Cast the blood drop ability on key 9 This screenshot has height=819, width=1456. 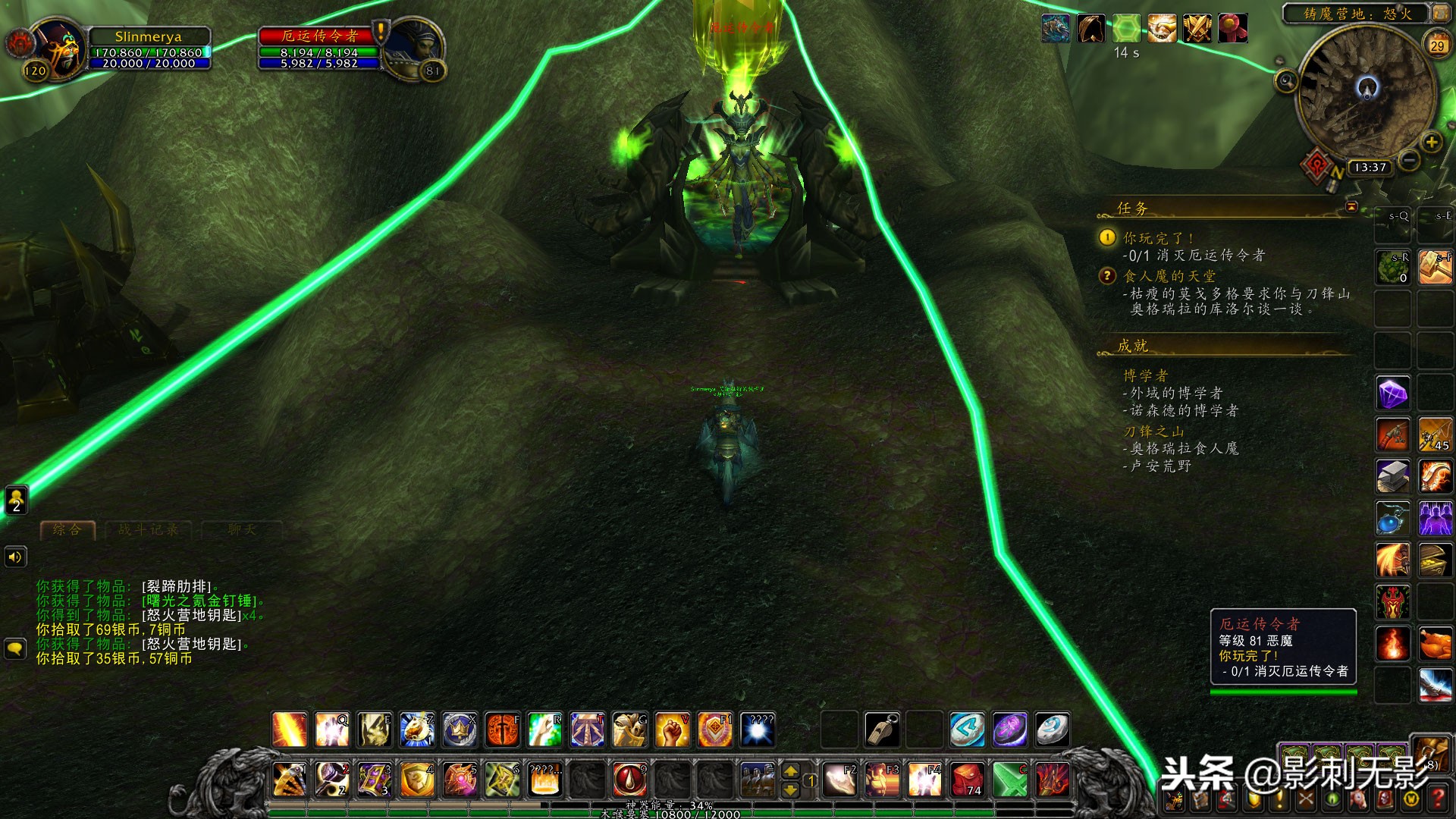(x=629, y=779)
